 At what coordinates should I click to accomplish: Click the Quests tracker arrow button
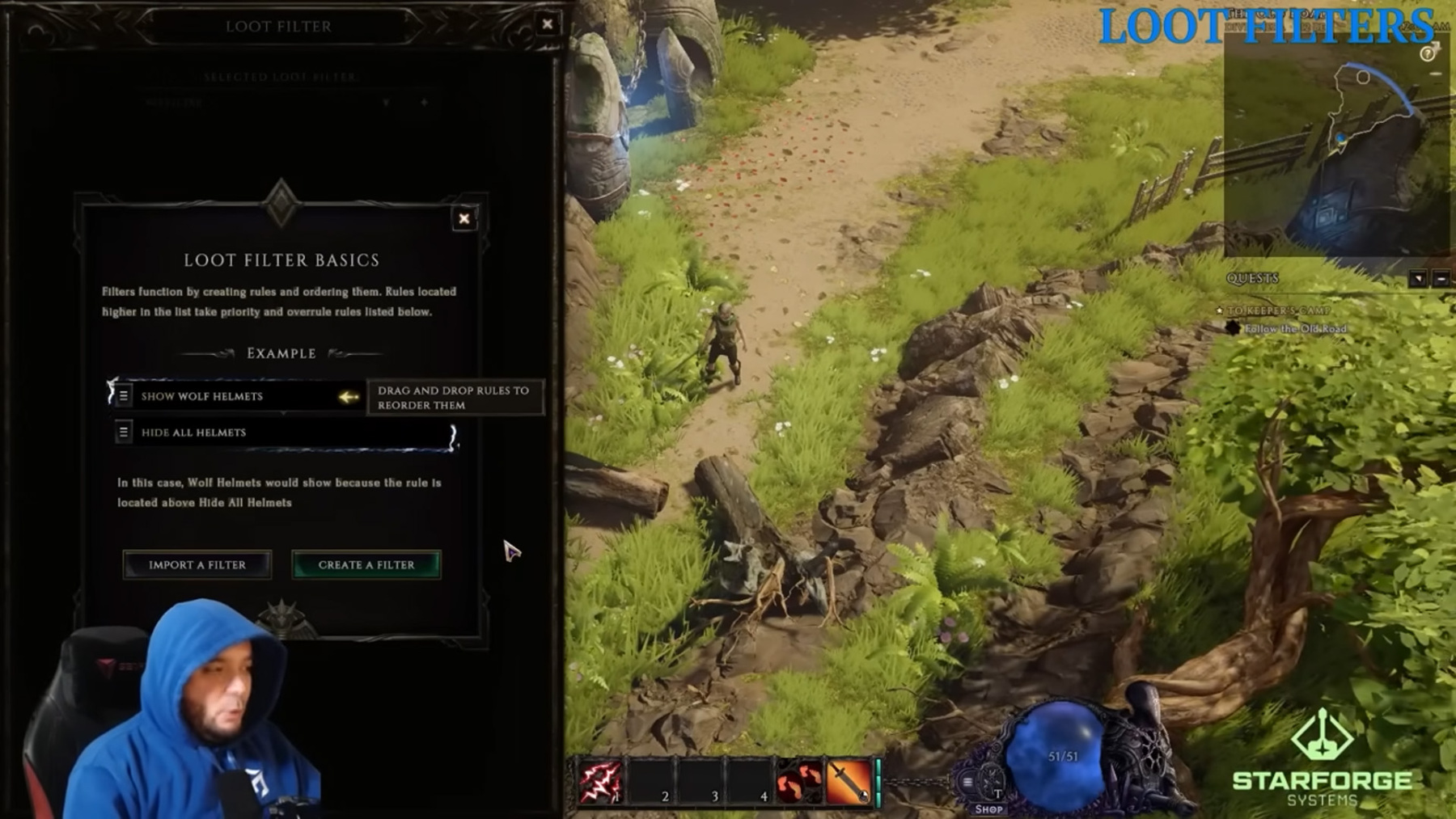pos(1417,278)
